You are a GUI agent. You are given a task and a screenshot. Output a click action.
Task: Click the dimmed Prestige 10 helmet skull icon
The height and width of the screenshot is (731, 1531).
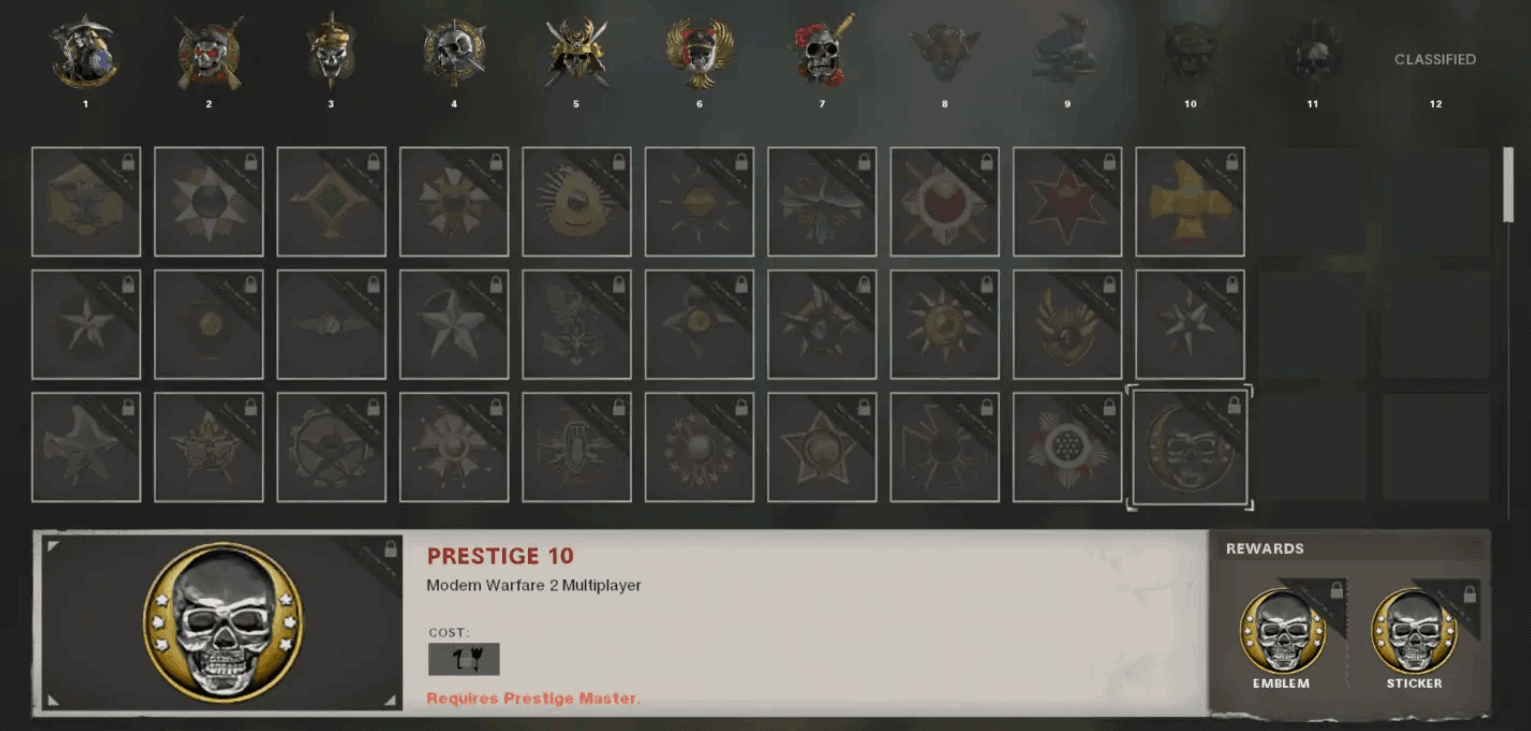point(1190,48)
